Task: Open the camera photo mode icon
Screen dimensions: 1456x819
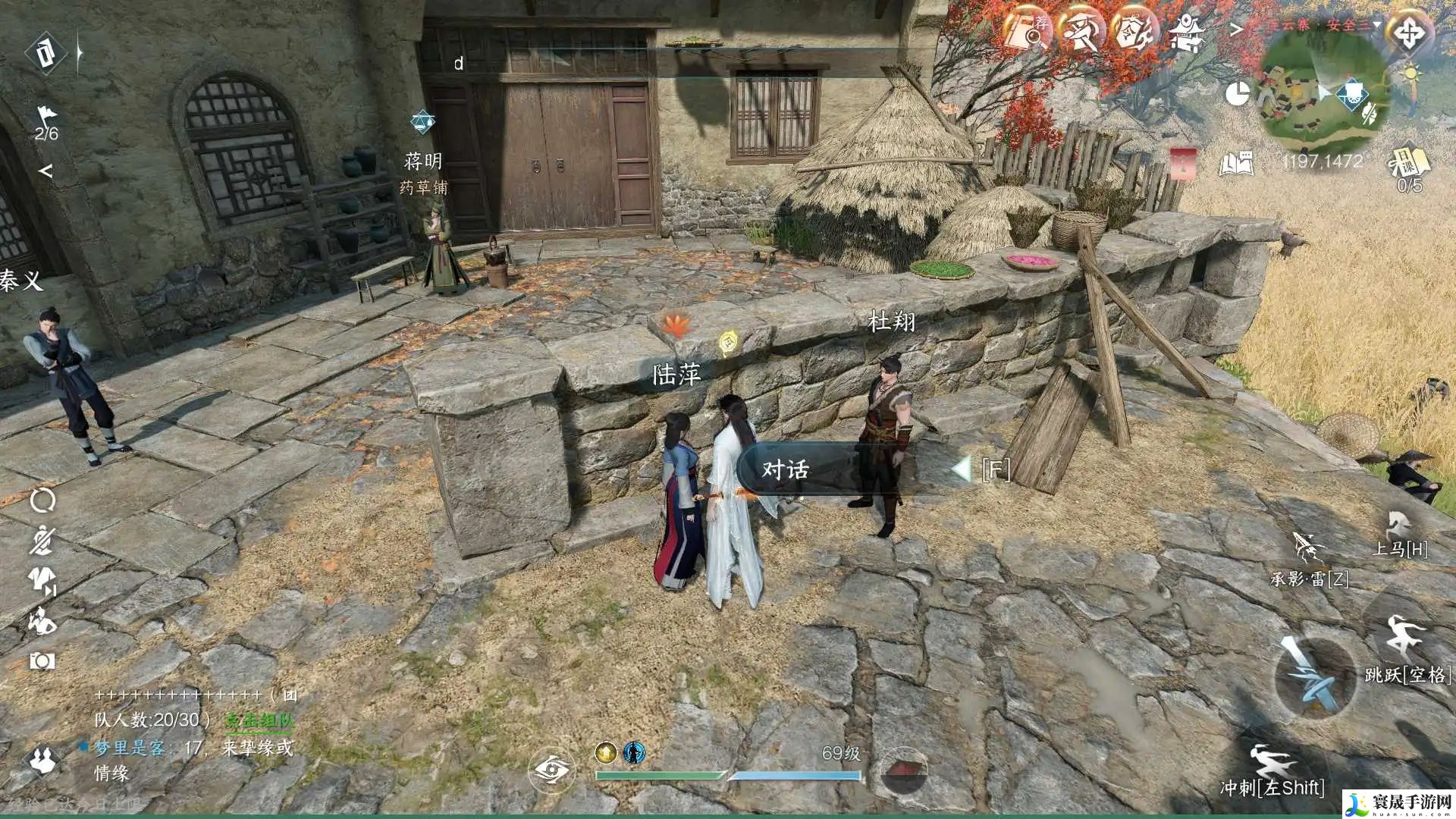Action: pos(42,661)
